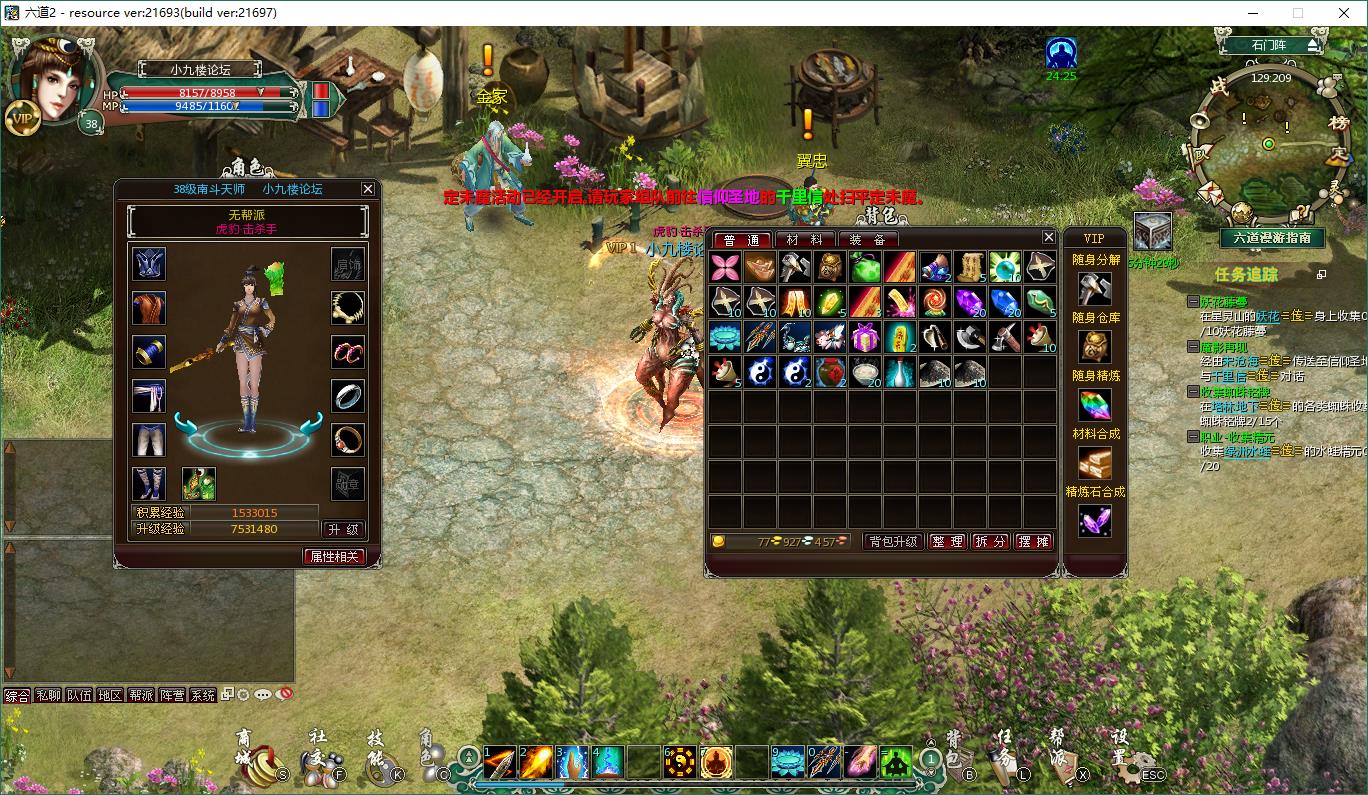Screen dimensions: 1368x795
Task: Switch chat to the 私聊 private channel
Action: click(48, 695)
